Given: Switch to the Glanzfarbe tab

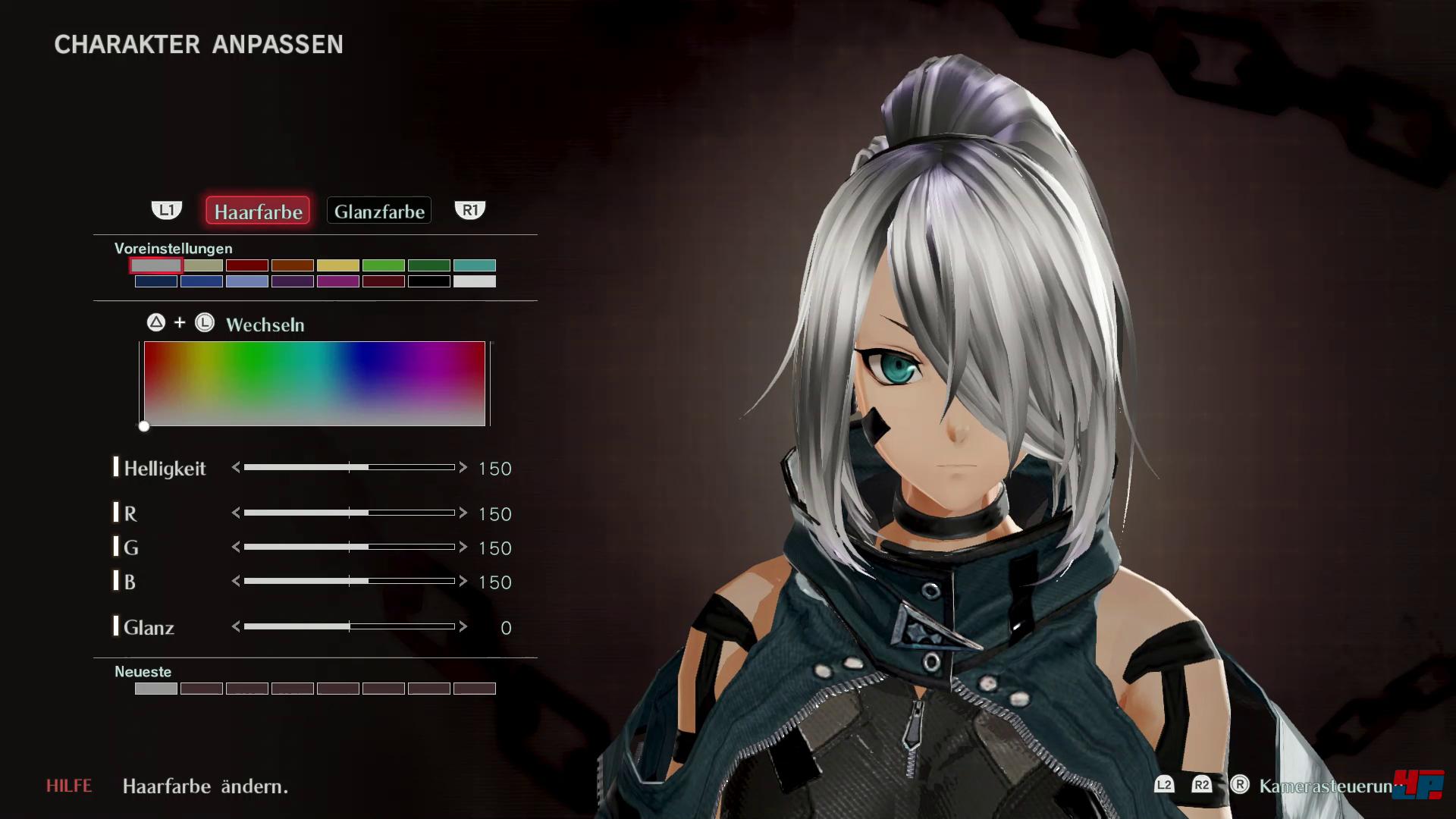Looking at the screenshot, I should point(379,211).
